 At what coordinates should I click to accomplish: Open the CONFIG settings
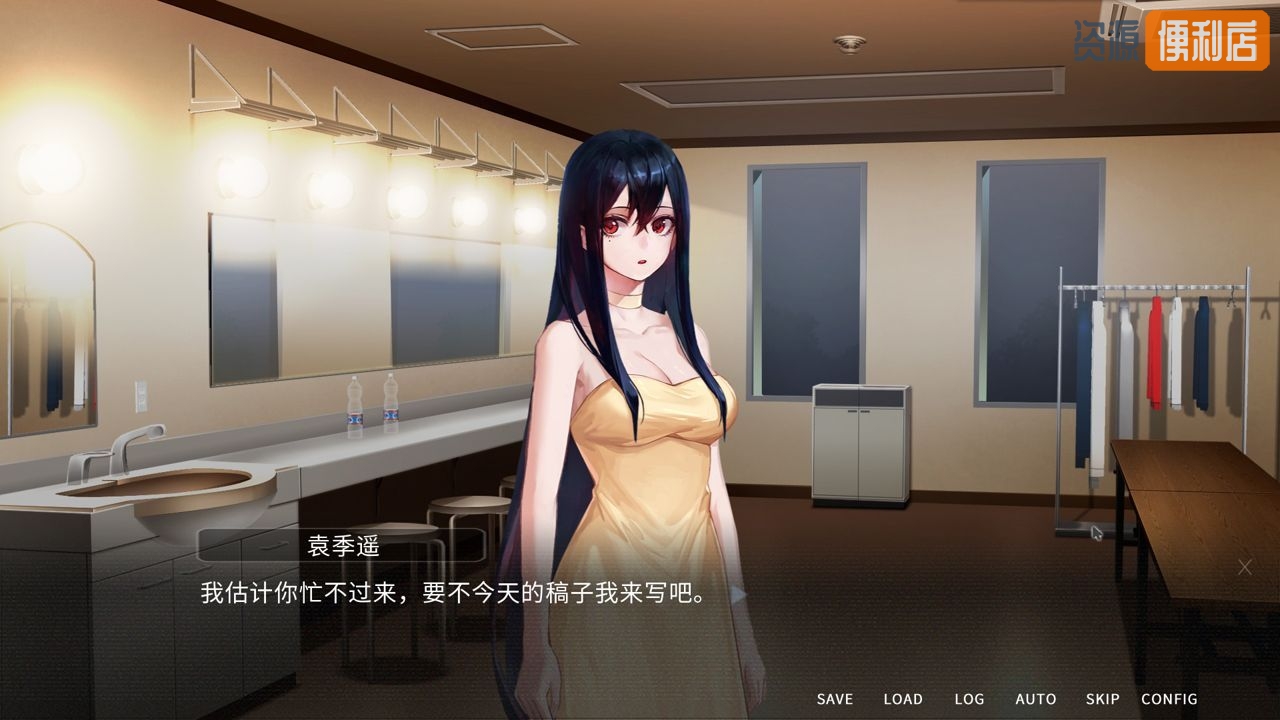[x=1169, y=699]
